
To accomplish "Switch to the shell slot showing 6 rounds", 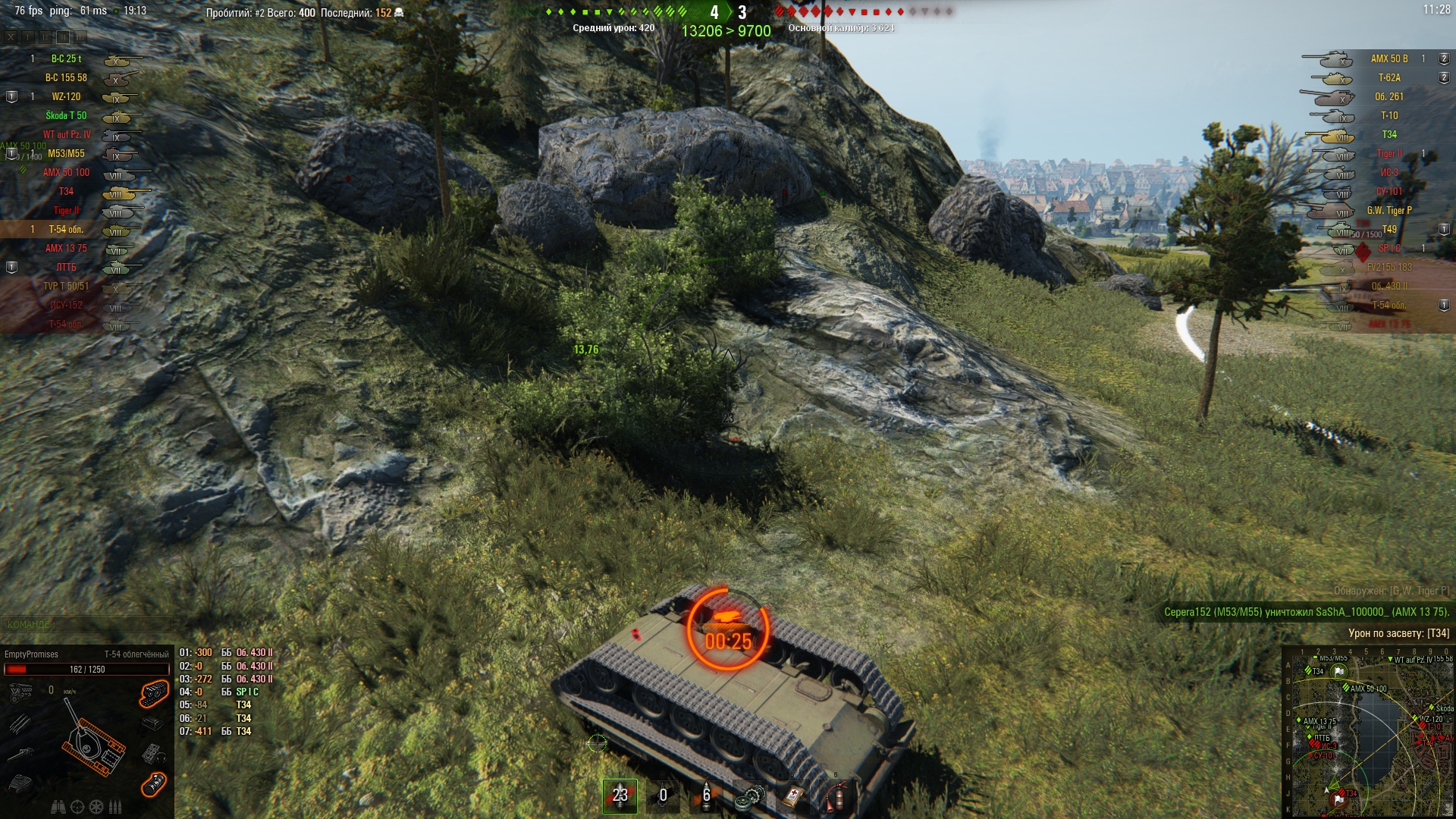I will (x=706, y=795).
